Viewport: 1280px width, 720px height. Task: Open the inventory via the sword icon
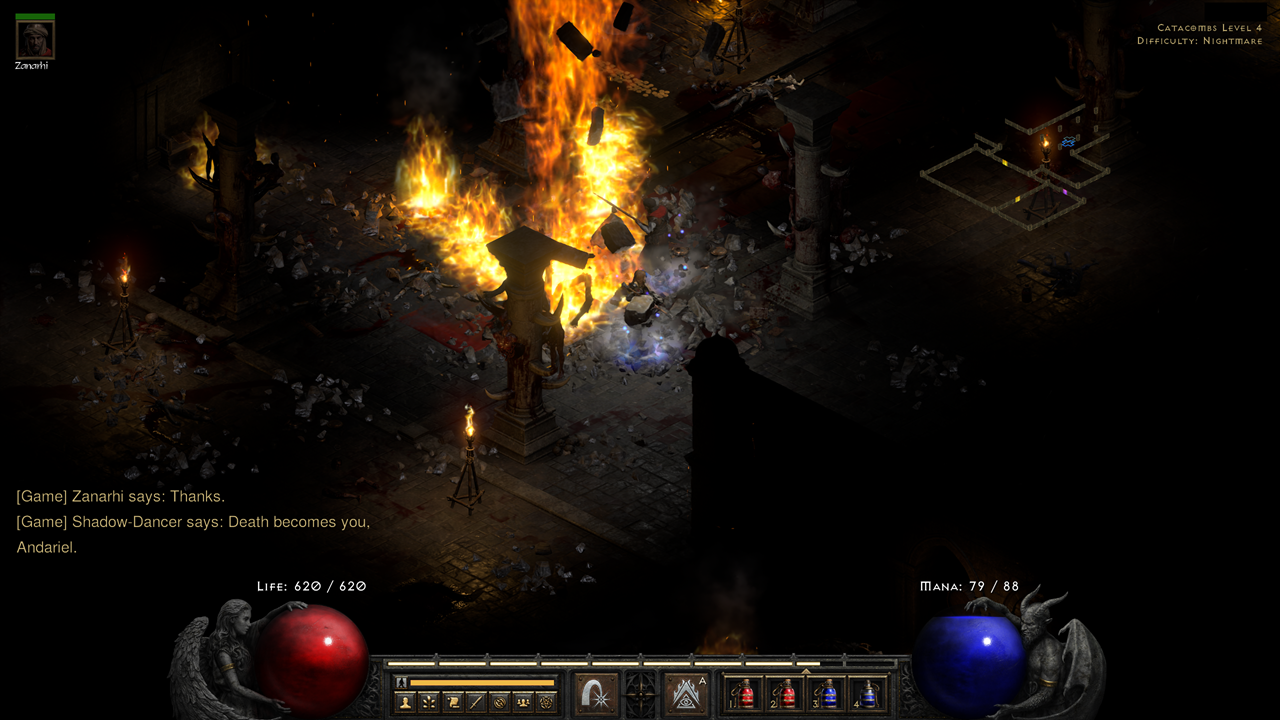click(475, 703)
